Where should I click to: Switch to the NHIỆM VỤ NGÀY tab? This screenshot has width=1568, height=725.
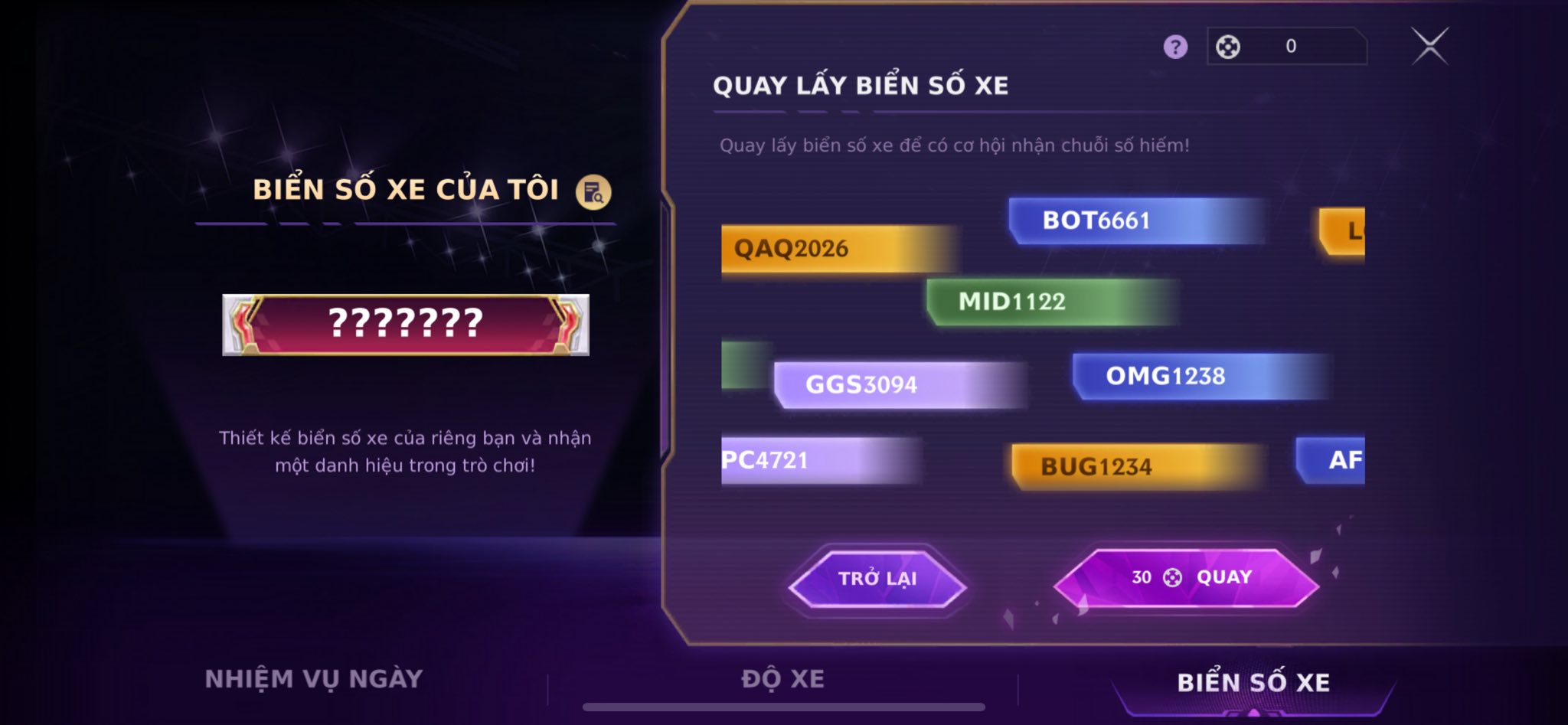click(314, 679)
